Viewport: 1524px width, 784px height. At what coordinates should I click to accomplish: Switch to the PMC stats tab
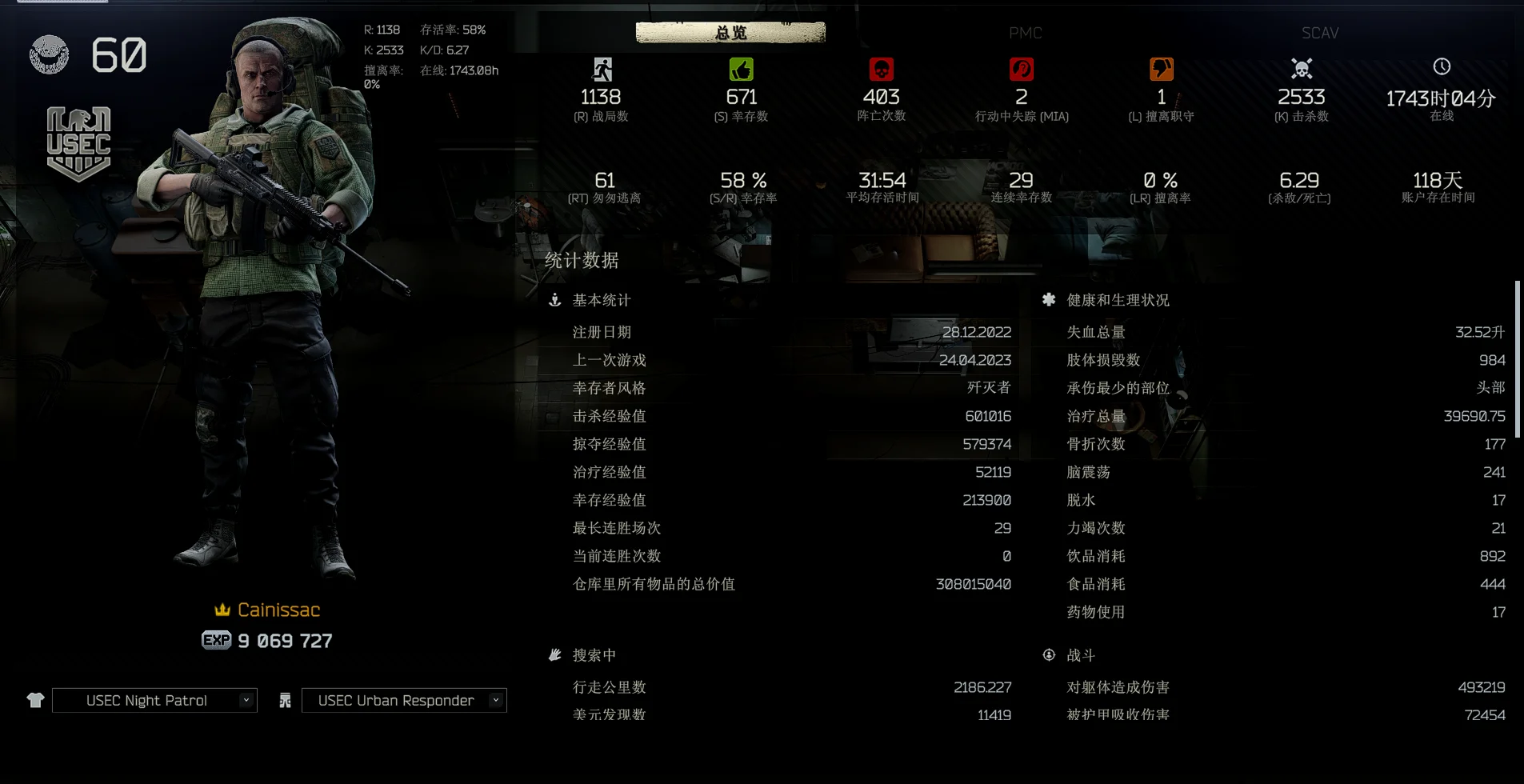tap(1025, 33)
